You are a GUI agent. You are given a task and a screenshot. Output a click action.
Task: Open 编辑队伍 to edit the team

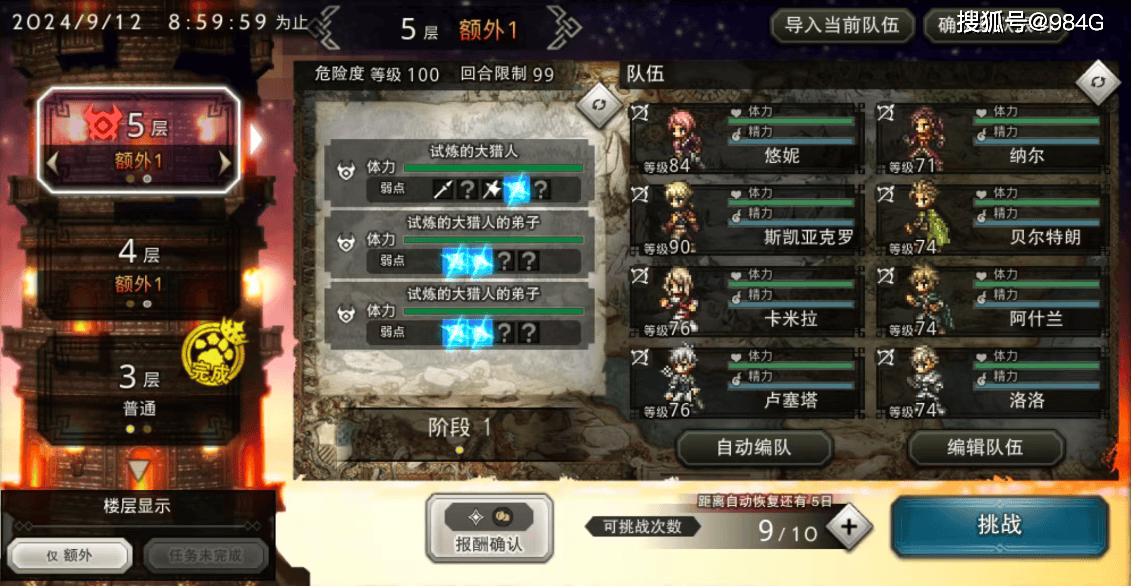[x=985, y=448]
